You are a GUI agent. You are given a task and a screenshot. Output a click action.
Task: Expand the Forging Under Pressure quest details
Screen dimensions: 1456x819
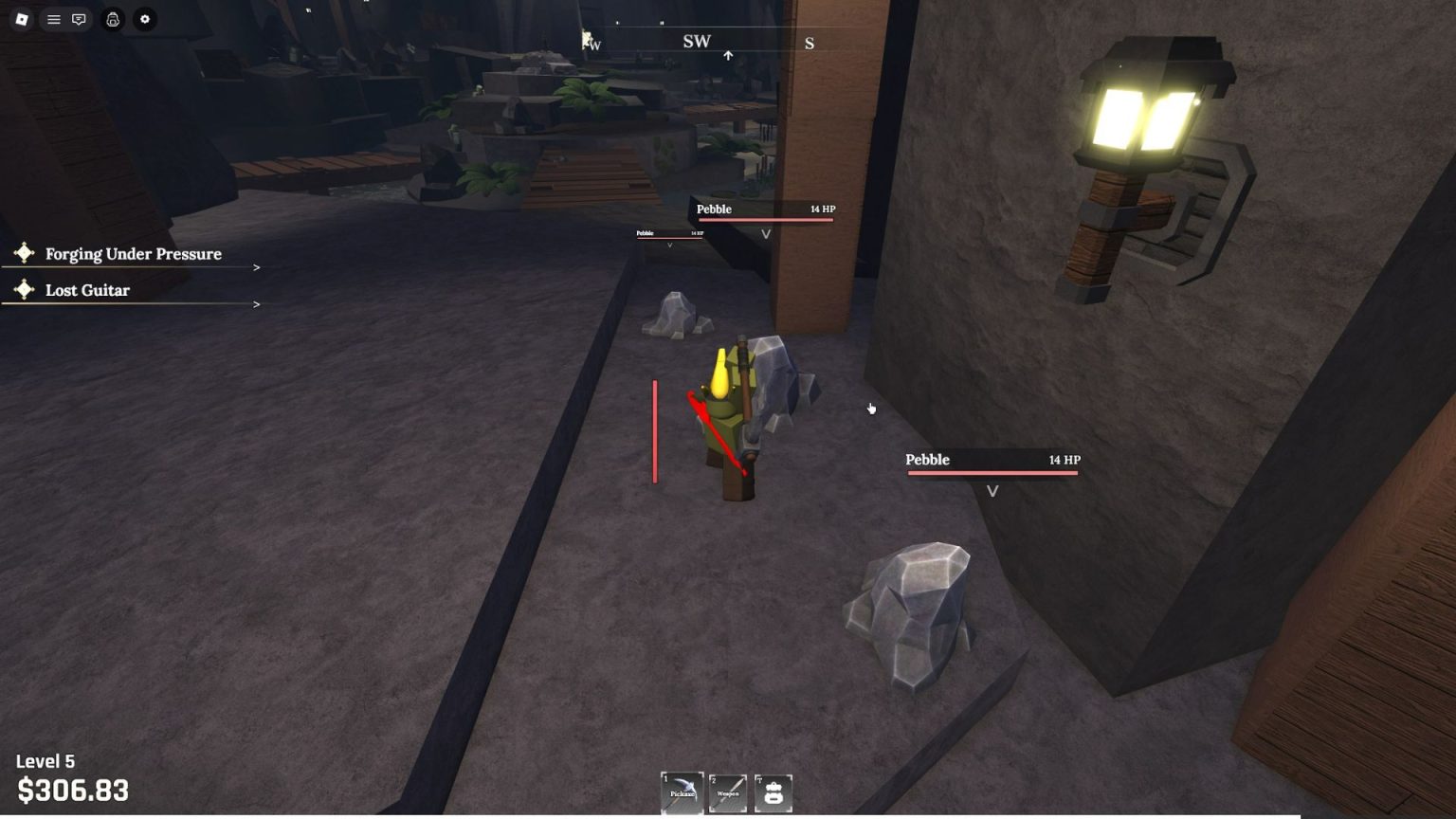(256, 267)
